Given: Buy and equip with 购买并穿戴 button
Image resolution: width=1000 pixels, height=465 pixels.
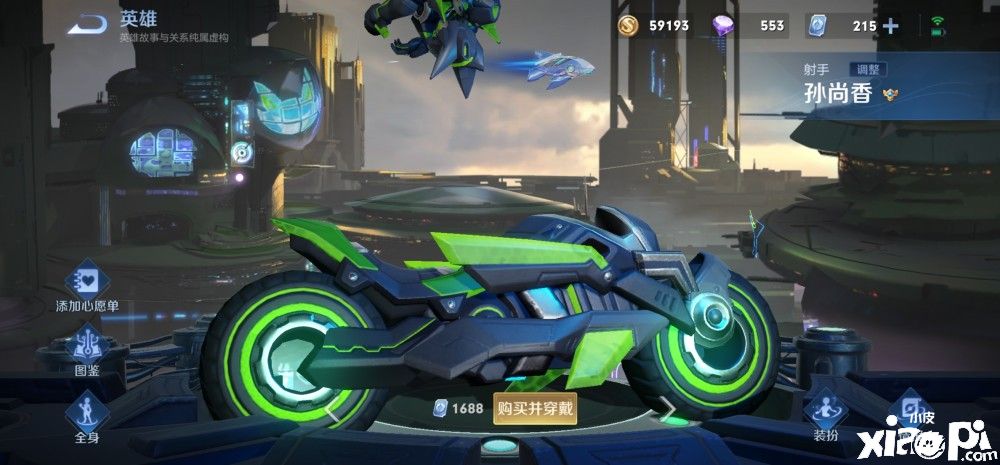Looking at the screenshot, I should pyautogui.click(x=534, y=408).
